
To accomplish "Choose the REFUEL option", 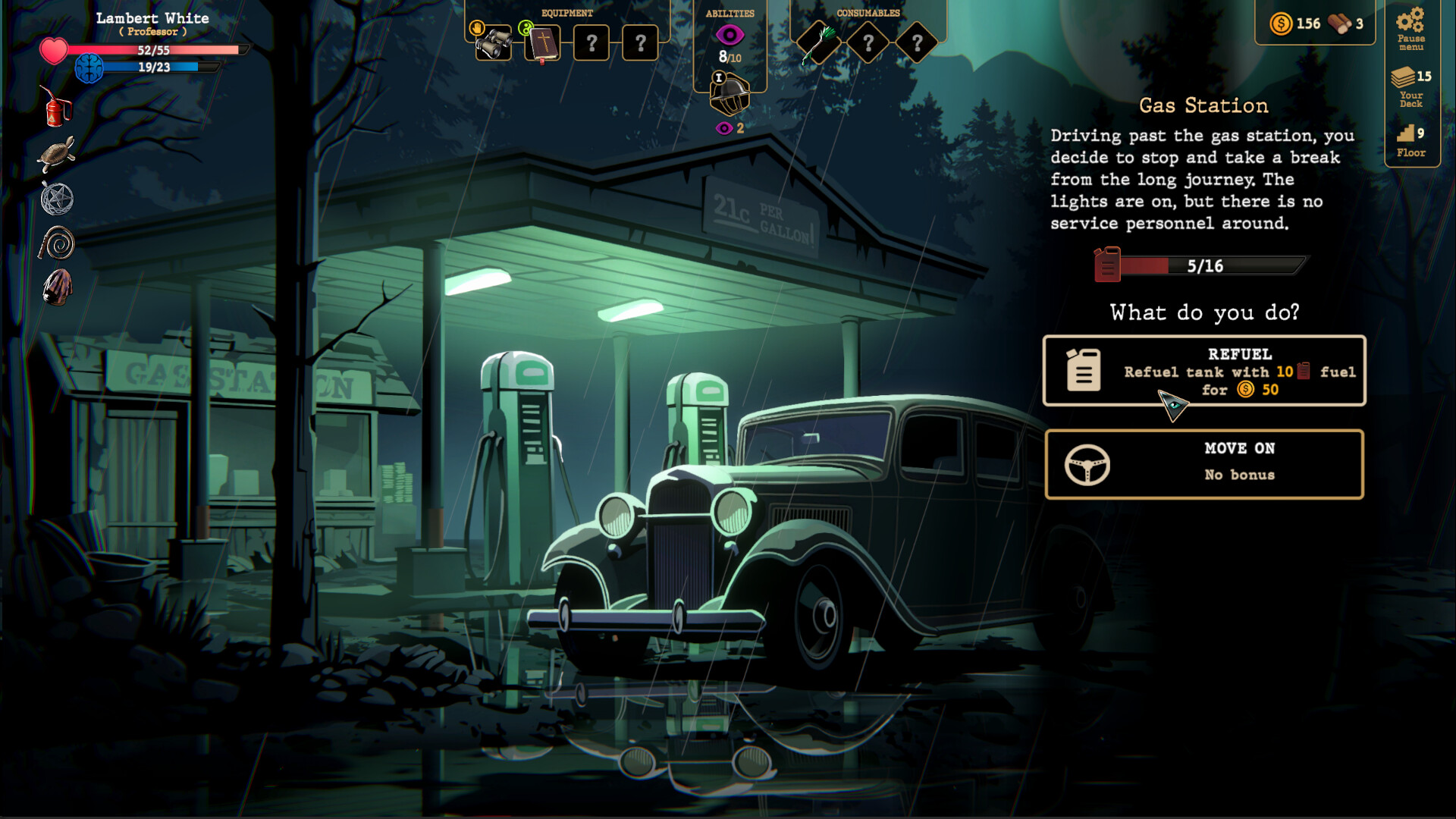I will (x=1204, y=371).
